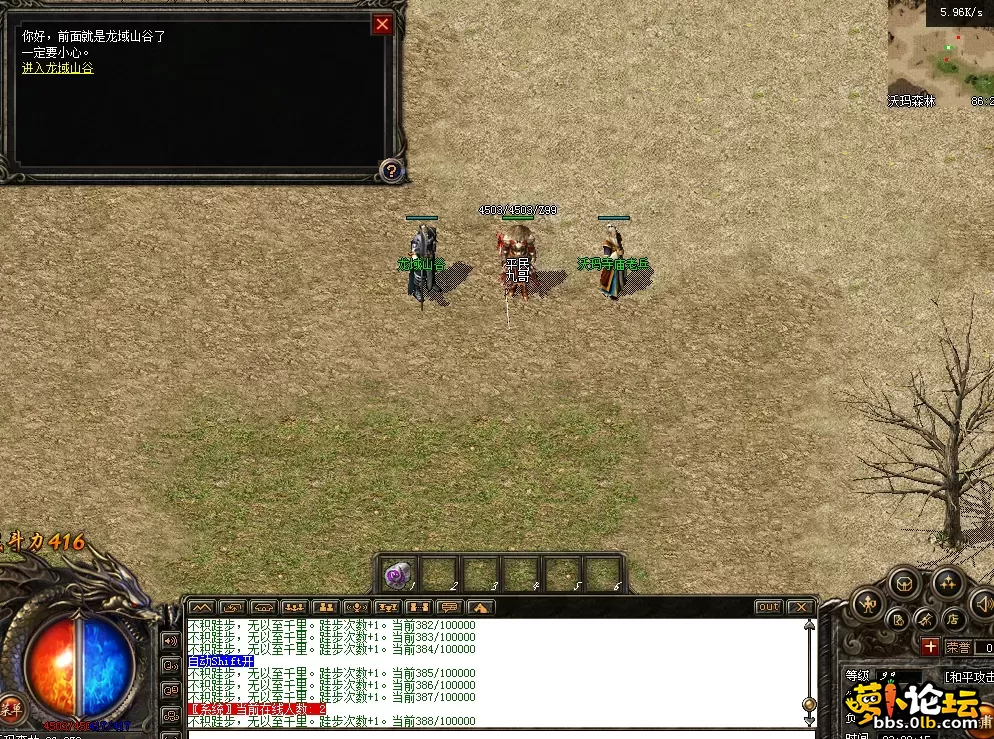Select the mountain-shaped chat channel tab
Screen dimensions: 994x739
[201, 607]
